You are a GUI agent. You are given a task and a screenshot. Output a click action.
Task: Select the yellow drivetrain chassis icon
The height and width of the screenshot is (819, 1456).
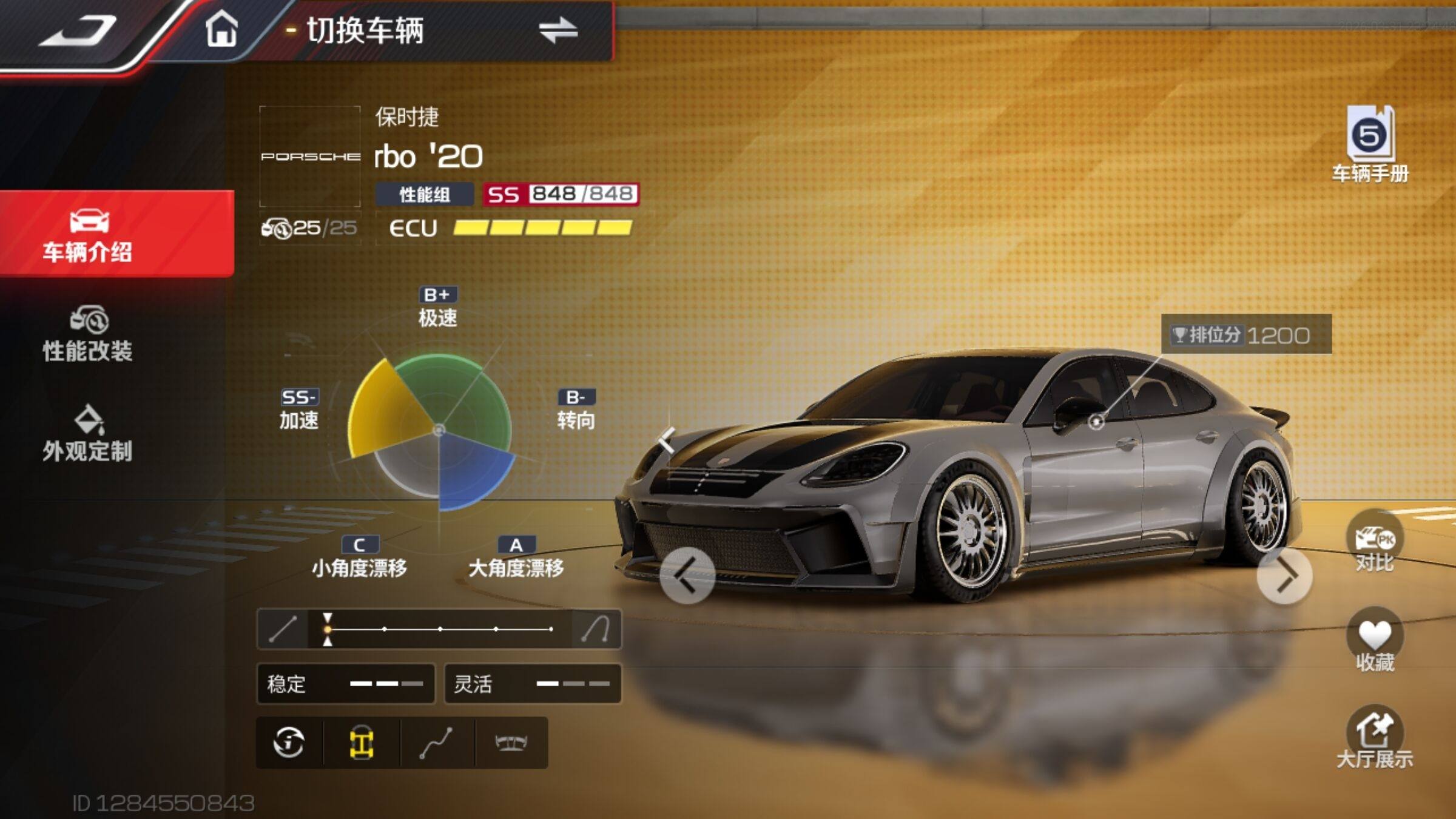click(362, 743)
